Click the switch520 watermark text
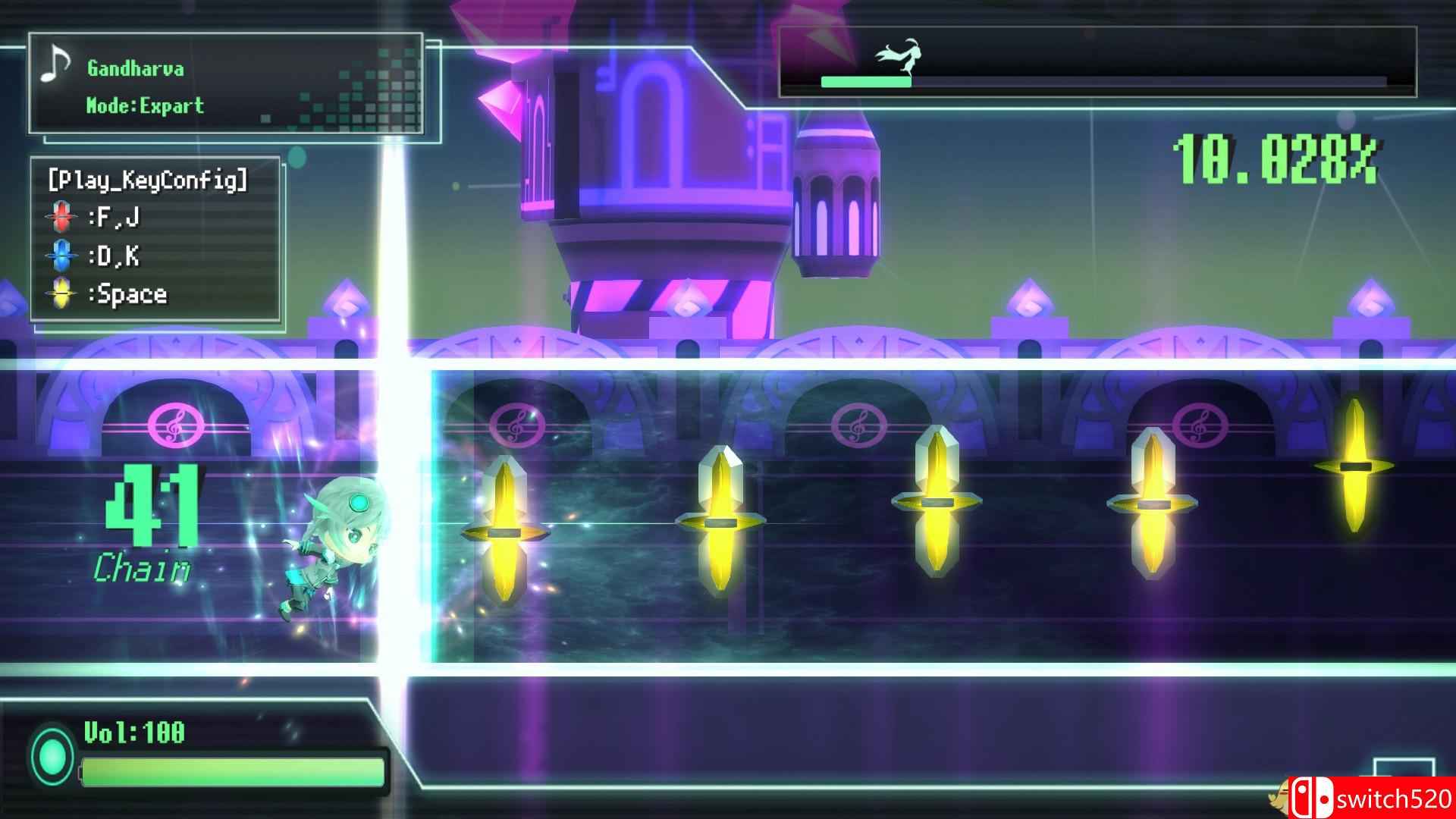 1392,799
